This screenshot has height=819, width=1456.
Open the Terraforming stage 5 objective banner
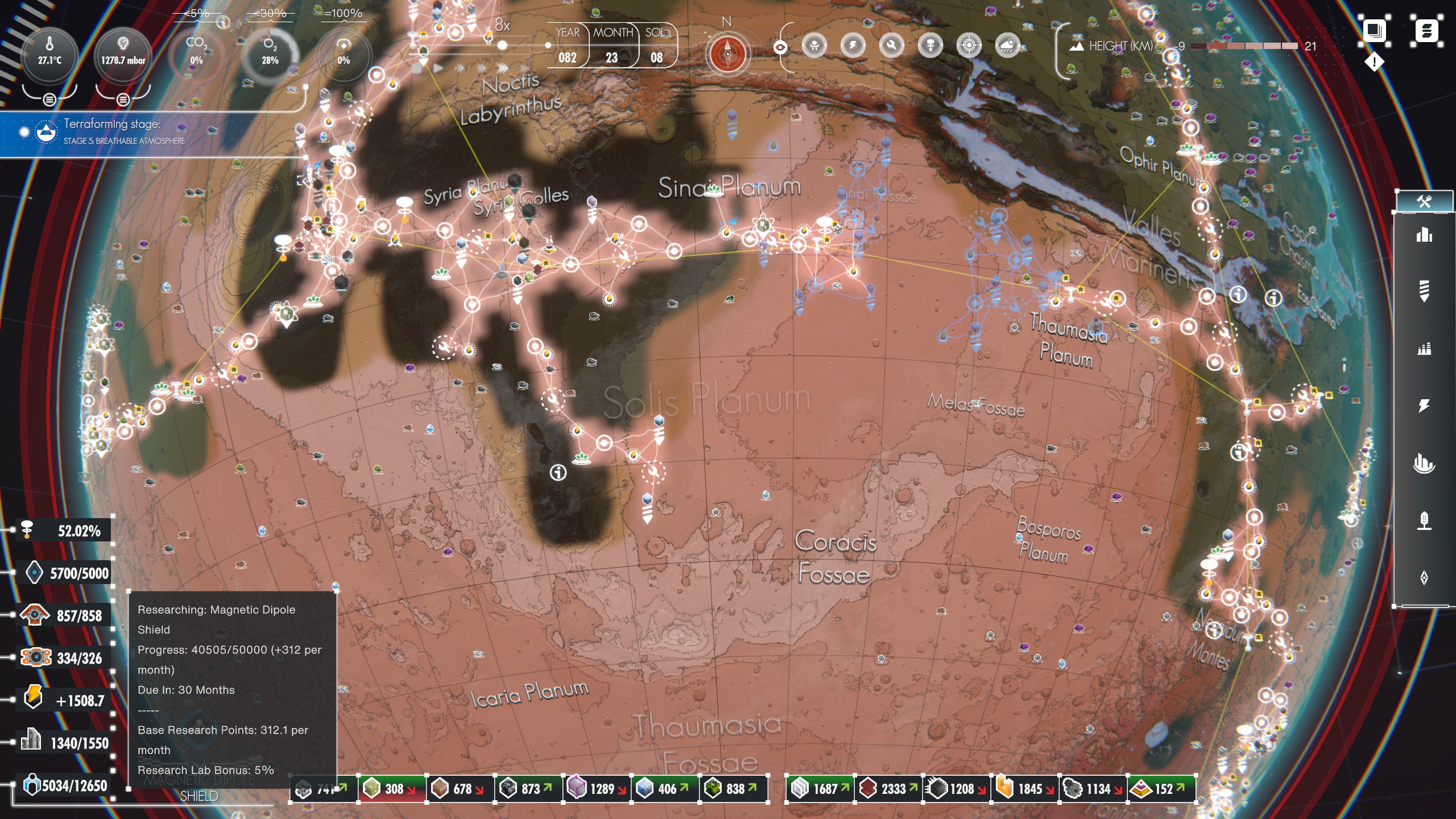tap(114, 132)
